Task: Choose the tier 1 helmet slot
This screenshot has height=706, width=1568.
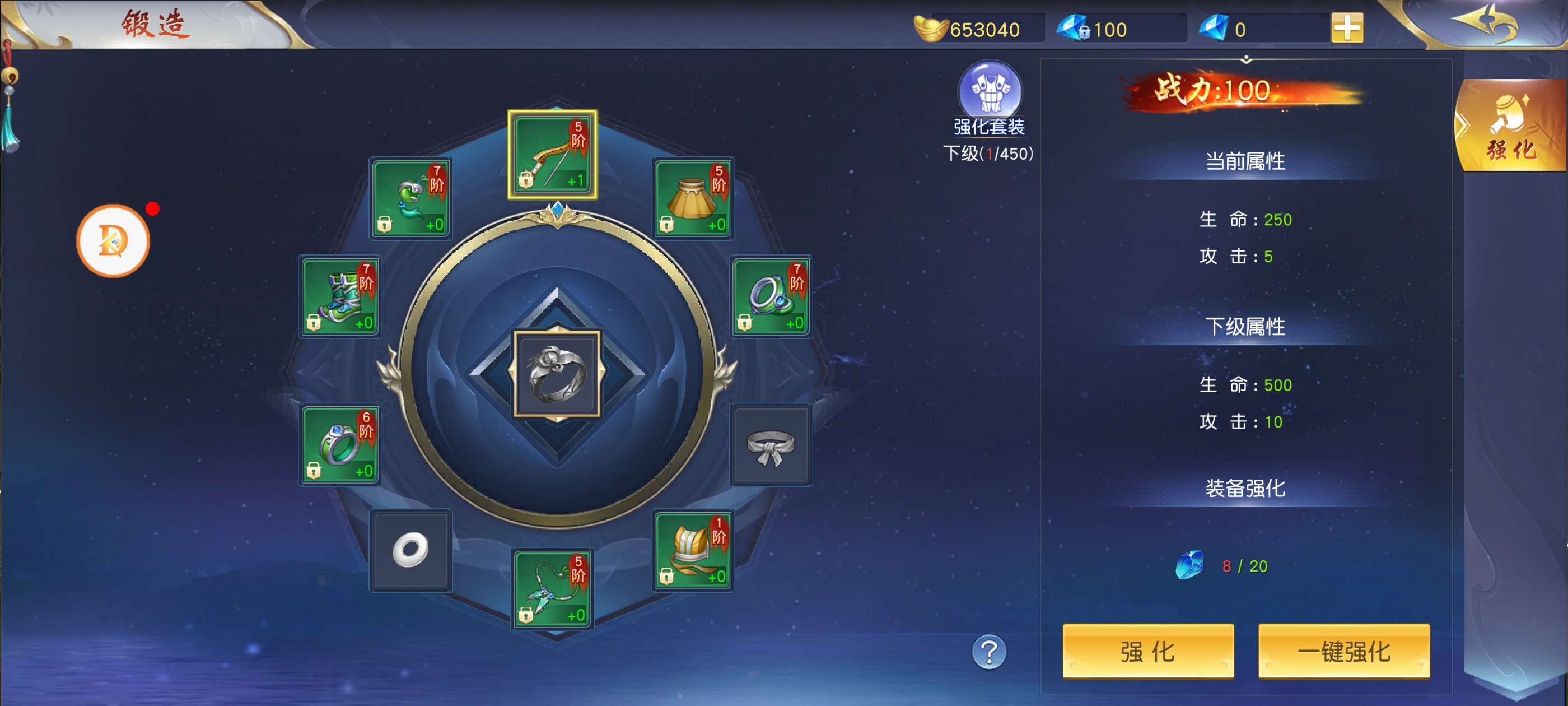Action: tap(693, 550)
